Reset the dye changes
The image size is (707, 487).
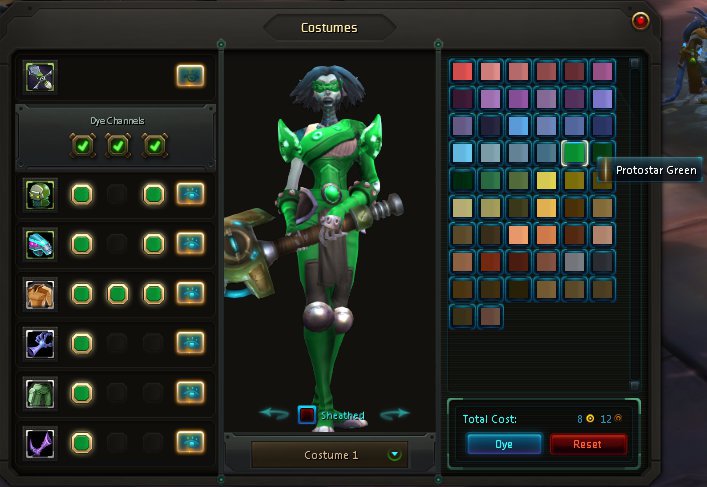(x=588, y=444)
